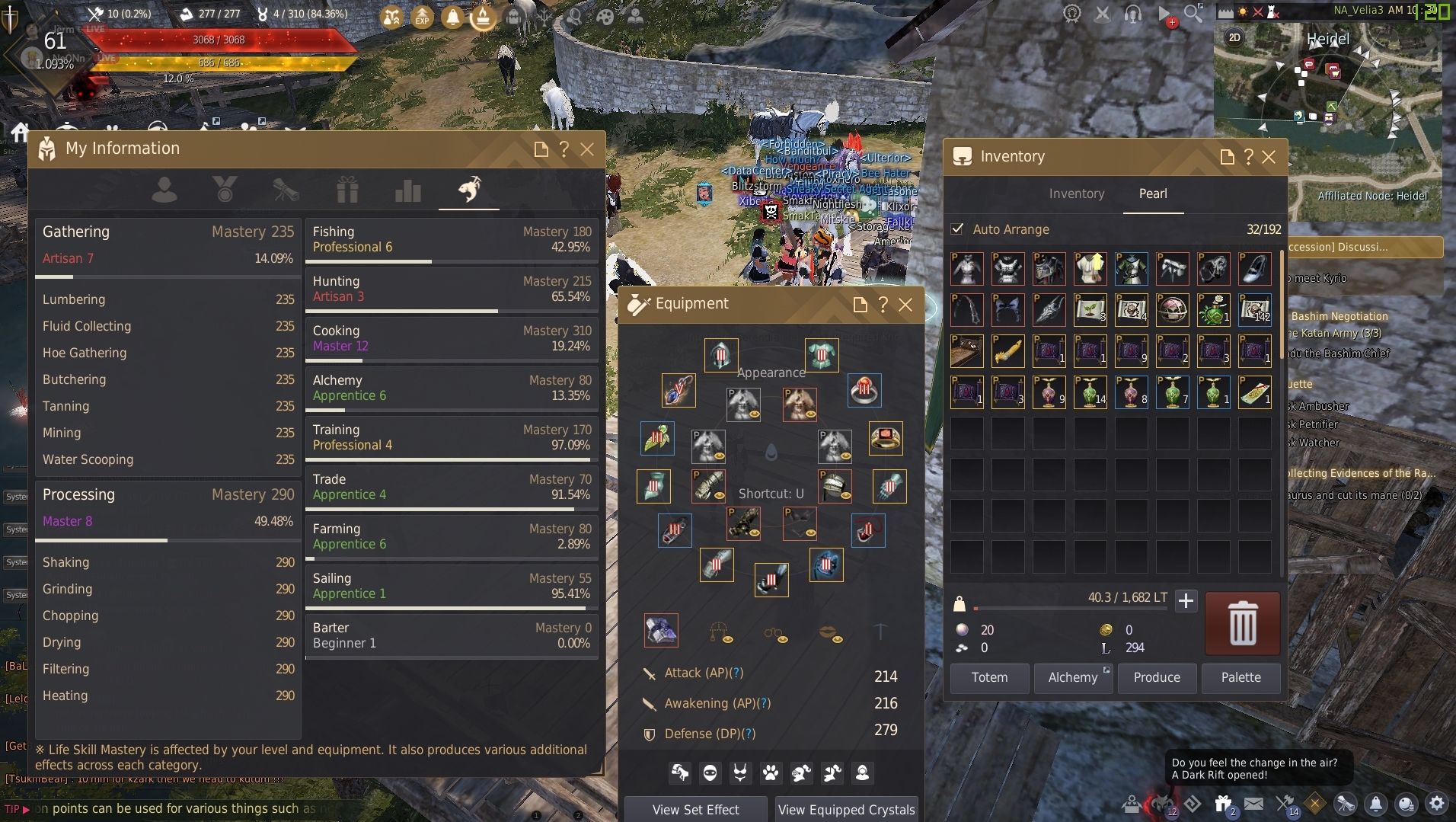Image resolution: width=1456 pixels, height=822 pixels.
Task: Expand weight limit with the plus button
Action: coord(1186,601)
